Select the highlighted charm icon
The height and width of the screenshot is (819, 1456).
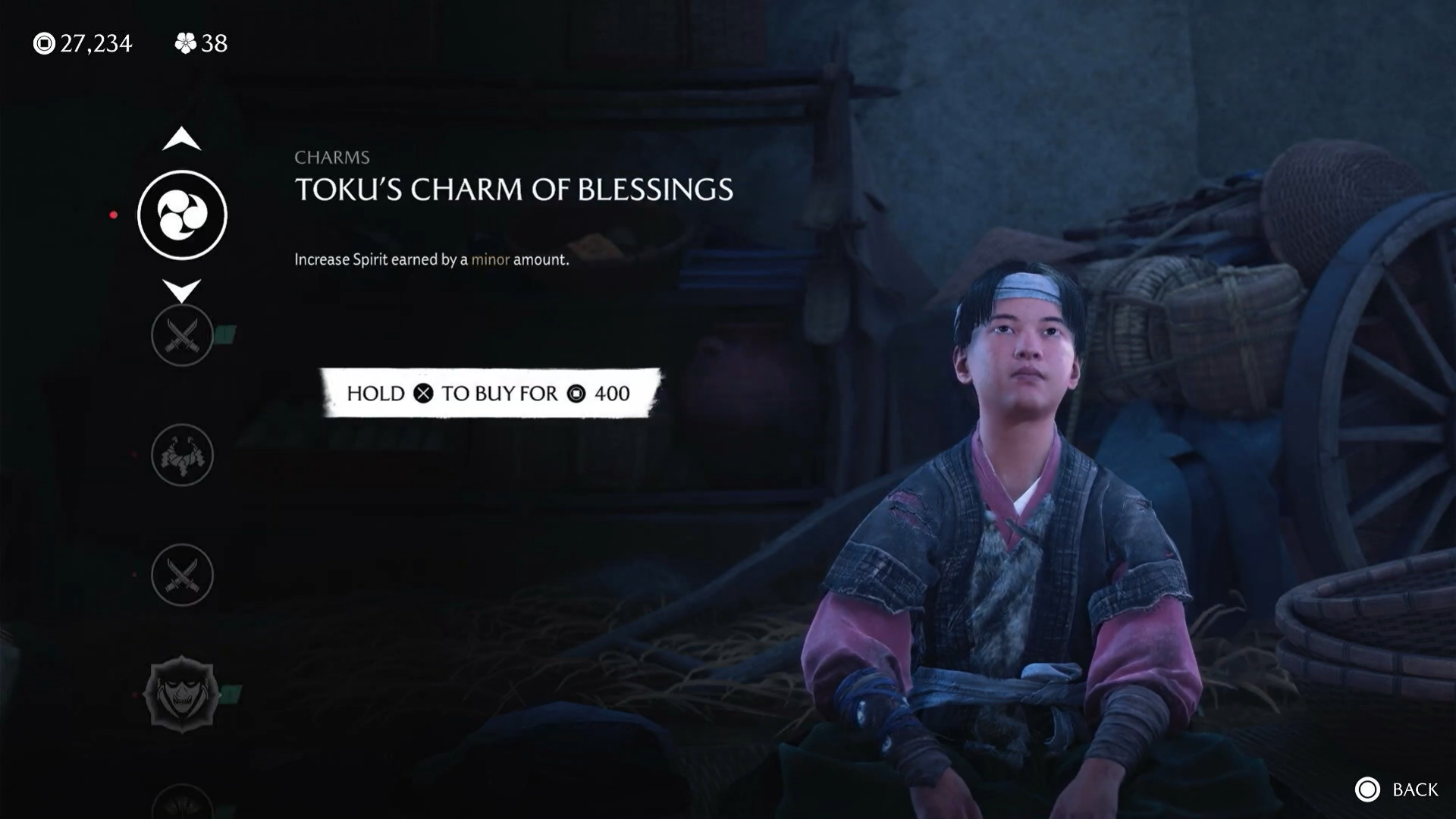182,215
